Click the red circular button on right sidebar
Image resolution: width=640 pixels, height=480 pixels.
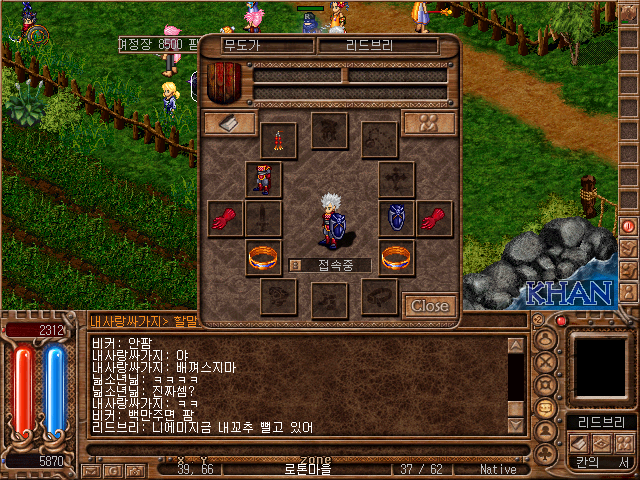point(629,226)
